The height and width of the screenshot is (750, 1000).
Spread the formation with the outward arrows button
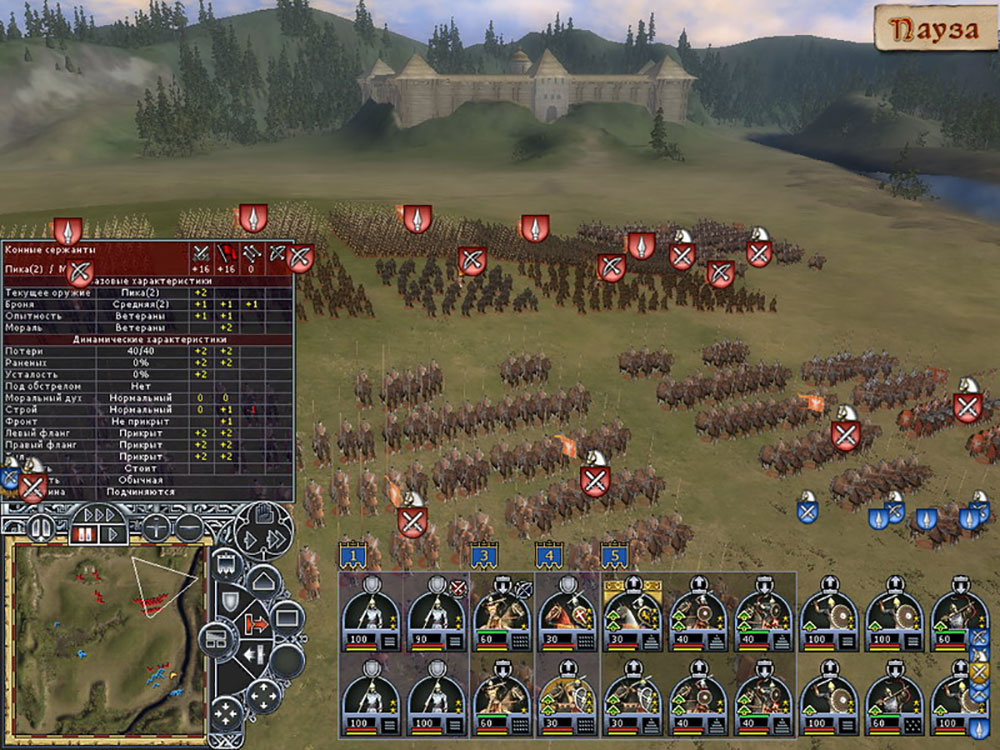coord(262,693)
